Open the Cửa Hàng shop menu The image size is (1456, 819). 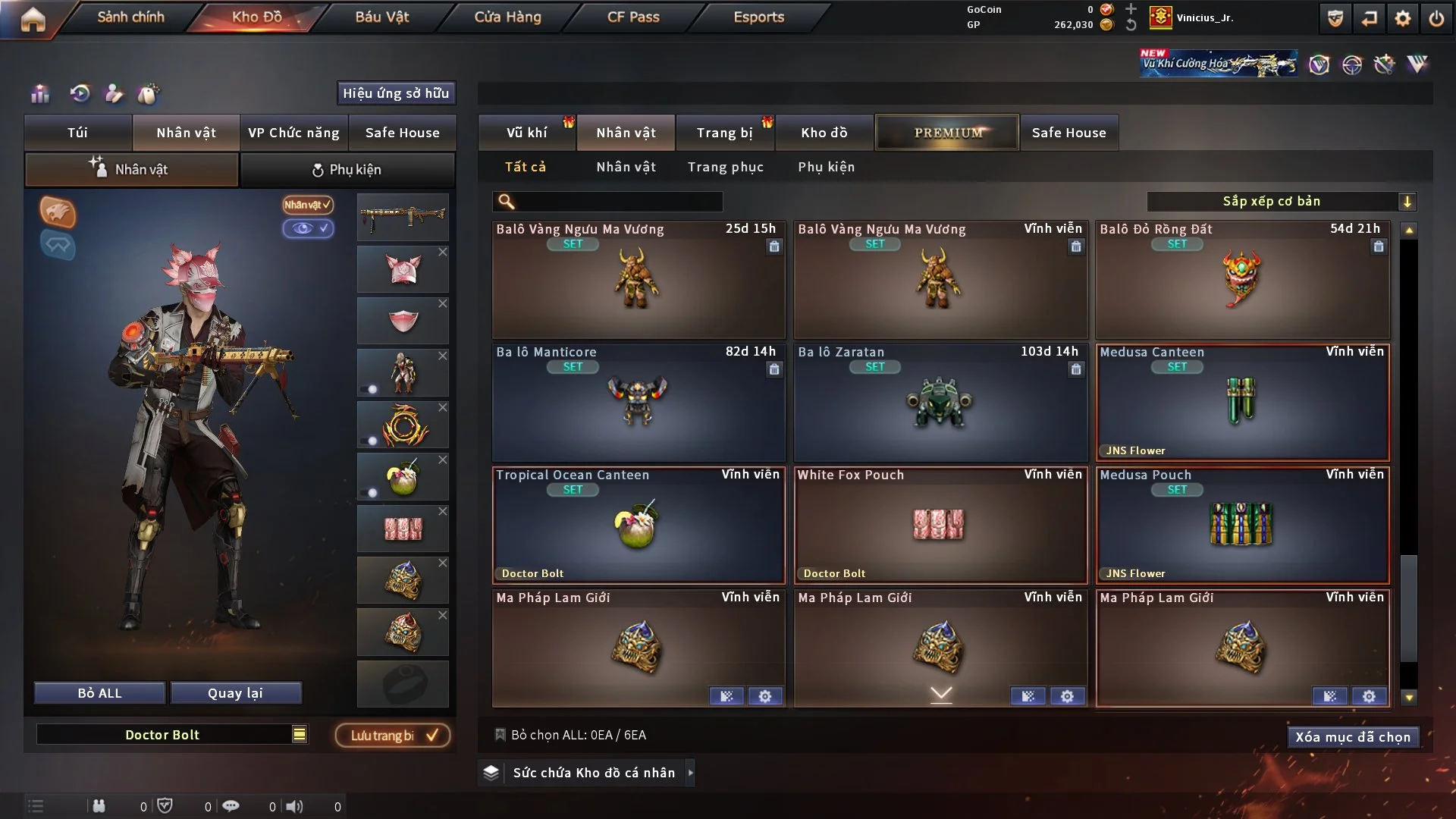click(x=507, y=17)
